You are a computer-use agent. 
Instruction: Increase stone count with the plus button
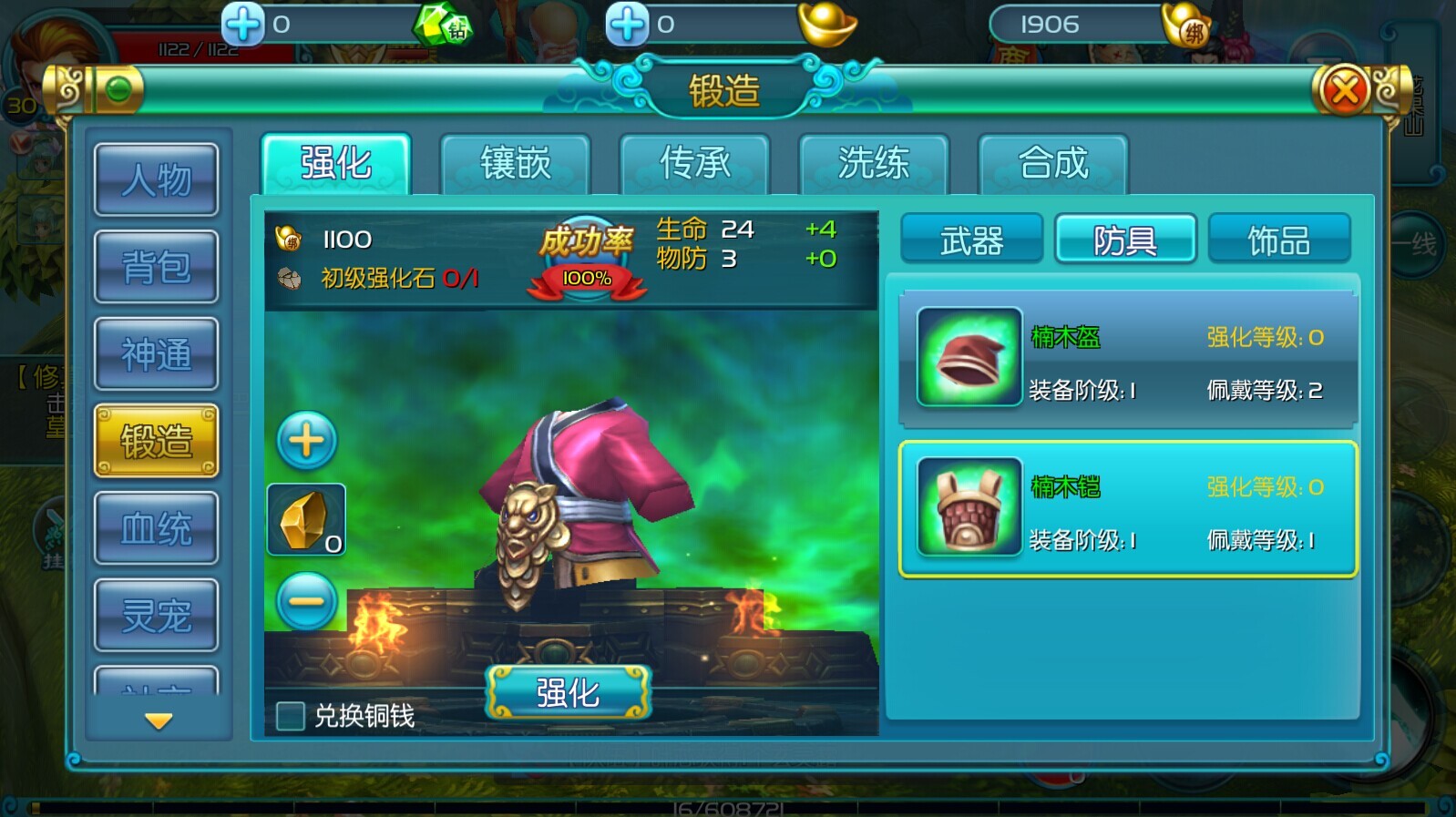pyautogui.click(x=307, y=441)
